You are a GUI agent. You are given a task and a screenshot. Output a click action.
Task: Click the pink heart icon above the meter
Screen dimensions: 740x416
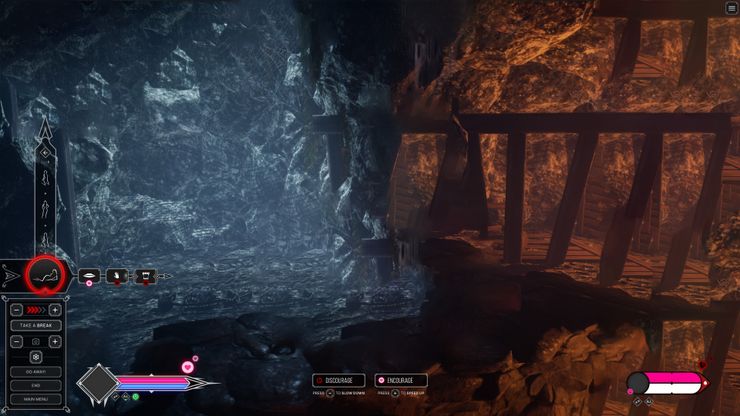[187, 367]
